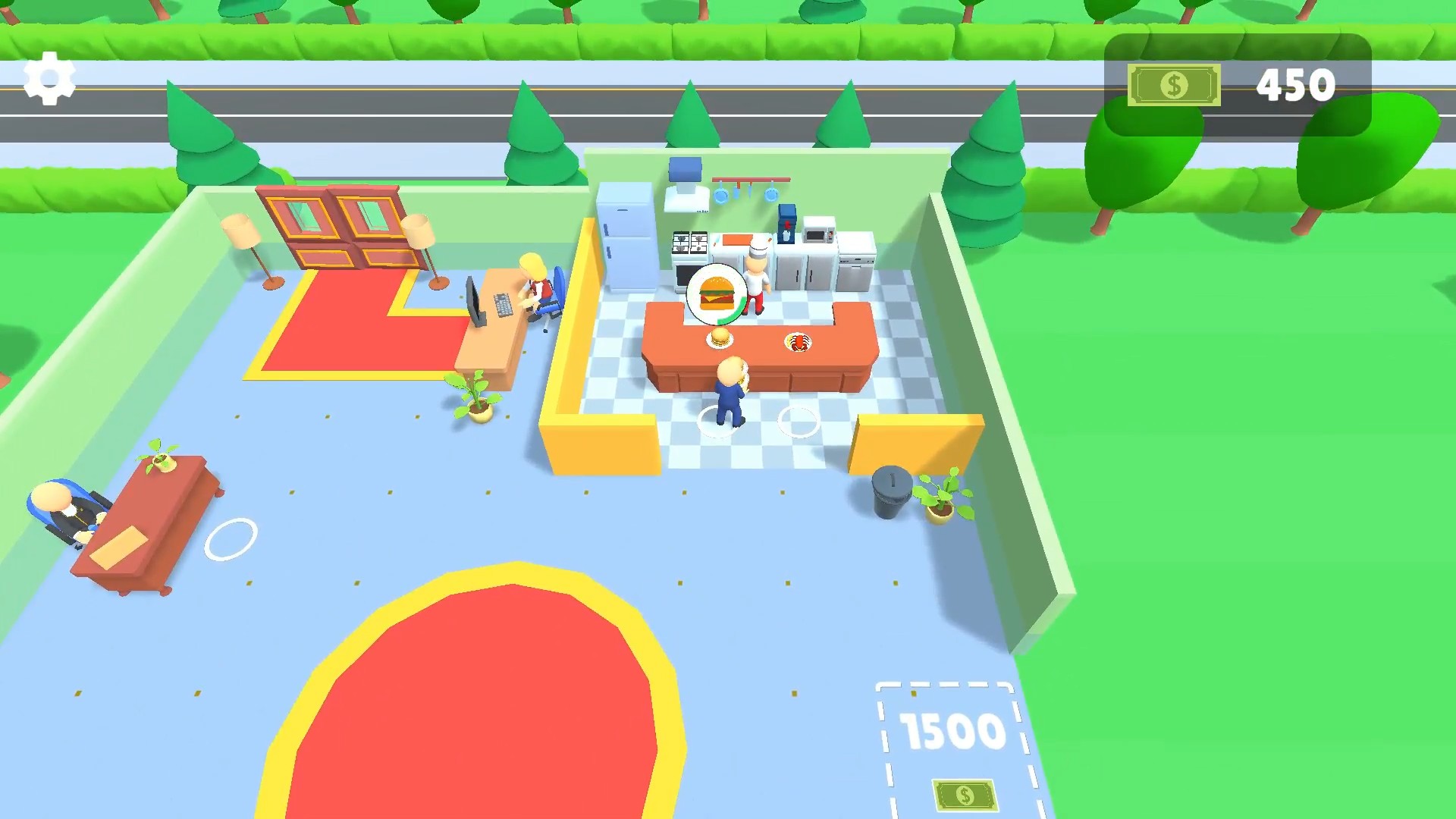The image size is (1456, 819).
Task: Click the dollar bill icon near the money counter
Action: pyautogui.click(x=1174, y=85)
